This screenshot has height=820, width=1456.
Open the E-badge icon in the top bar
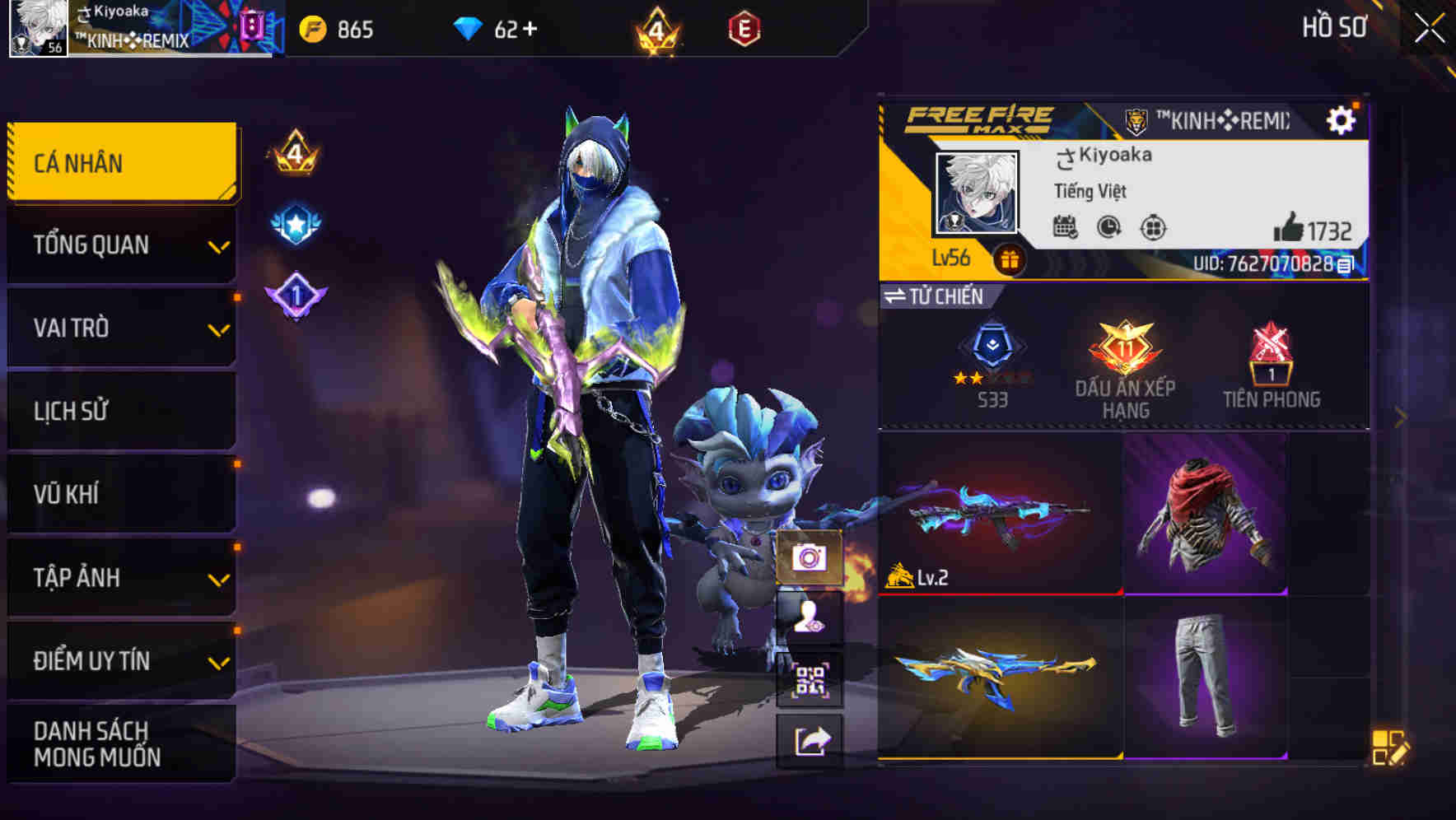click(x=746, y=27)
